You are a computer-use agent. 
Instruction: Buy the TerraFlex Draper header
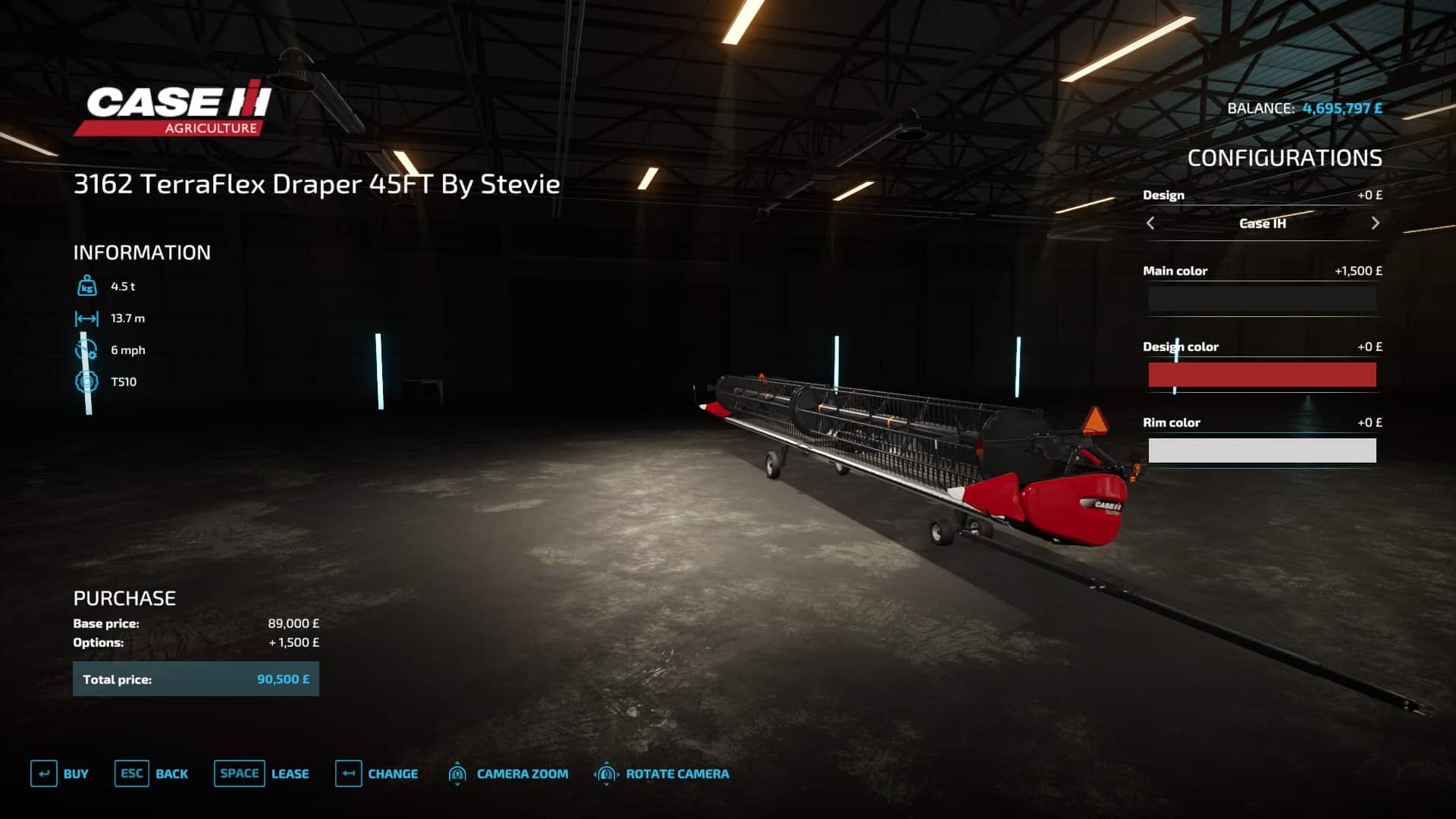coord(60,773)
